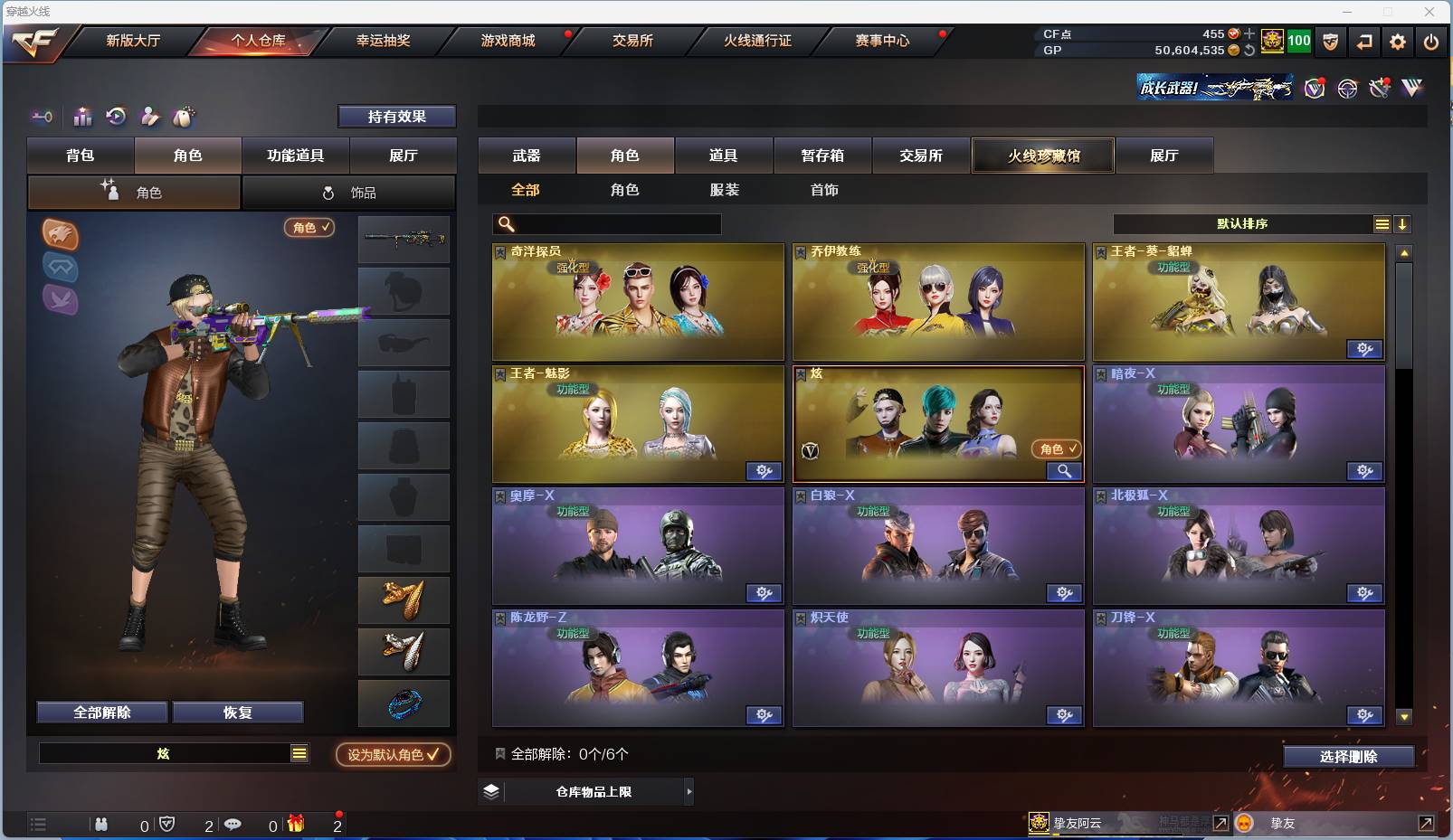This screenshot has height=840, width=1453.
Task: Open the ranking stats icon near top left
Action: point(82,117)
